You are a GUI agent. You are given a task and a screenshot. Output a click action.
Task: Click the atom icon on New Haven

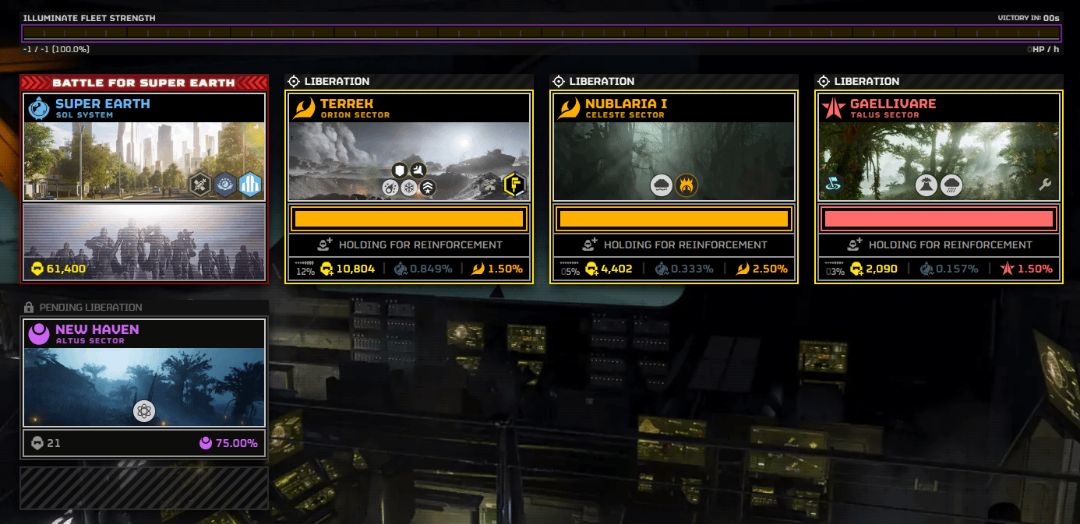click(x=144, y=411)
